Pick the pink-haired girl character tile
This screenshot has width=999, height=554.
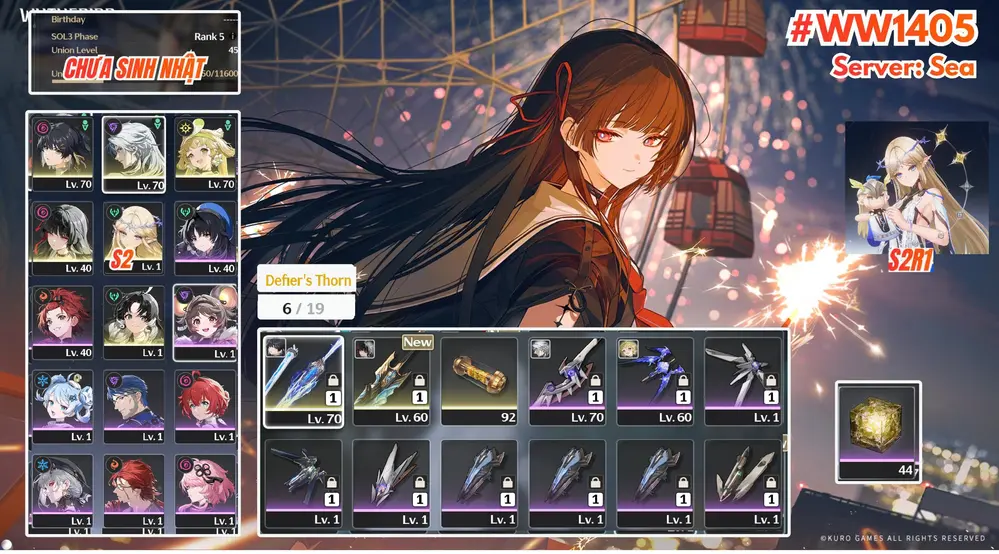coord(204,489)
